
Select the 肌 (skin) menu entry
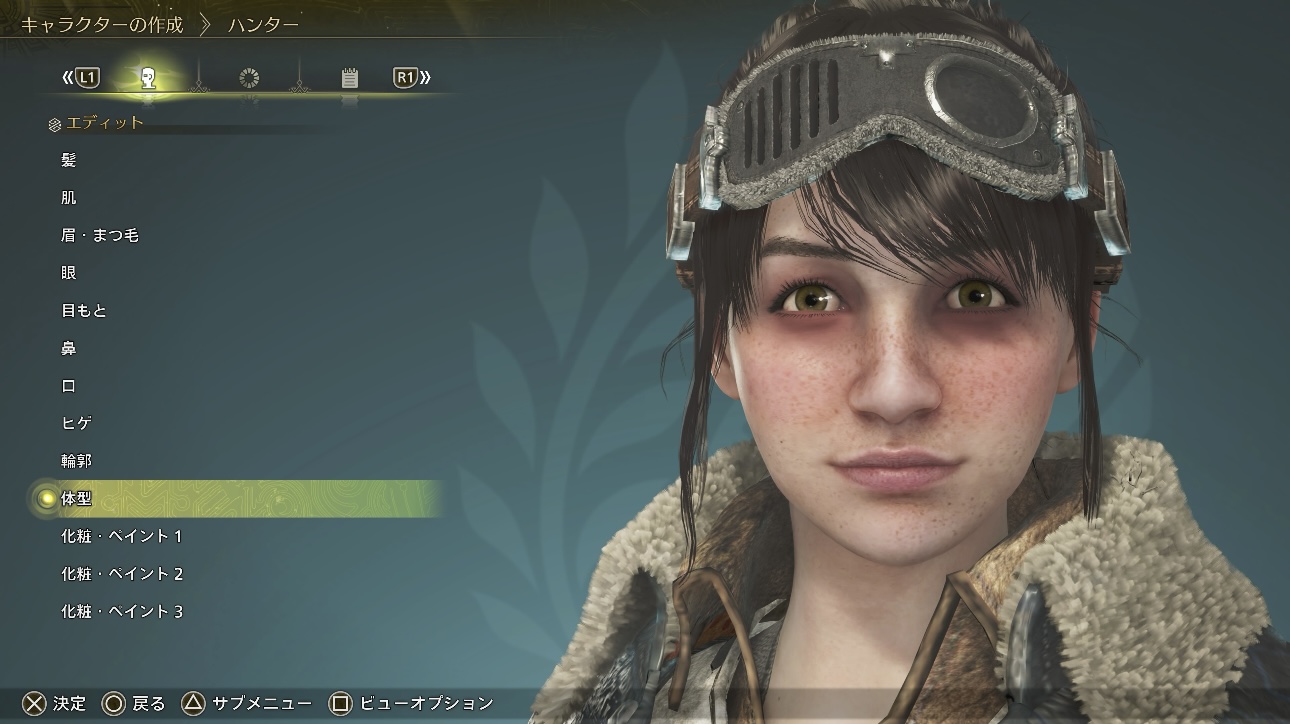(x=69, y=198)
